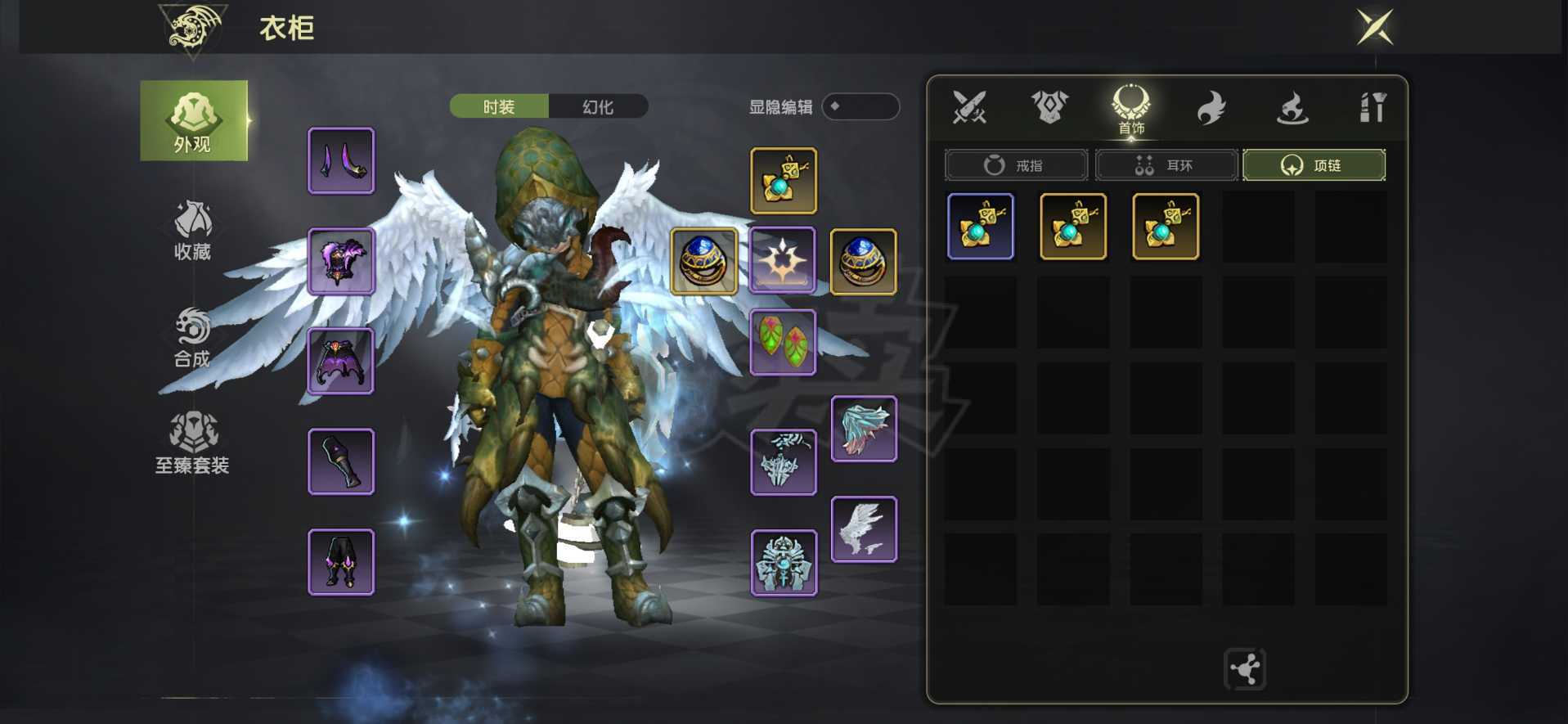Select the 戒指 ring filter

coord(1015,165)
